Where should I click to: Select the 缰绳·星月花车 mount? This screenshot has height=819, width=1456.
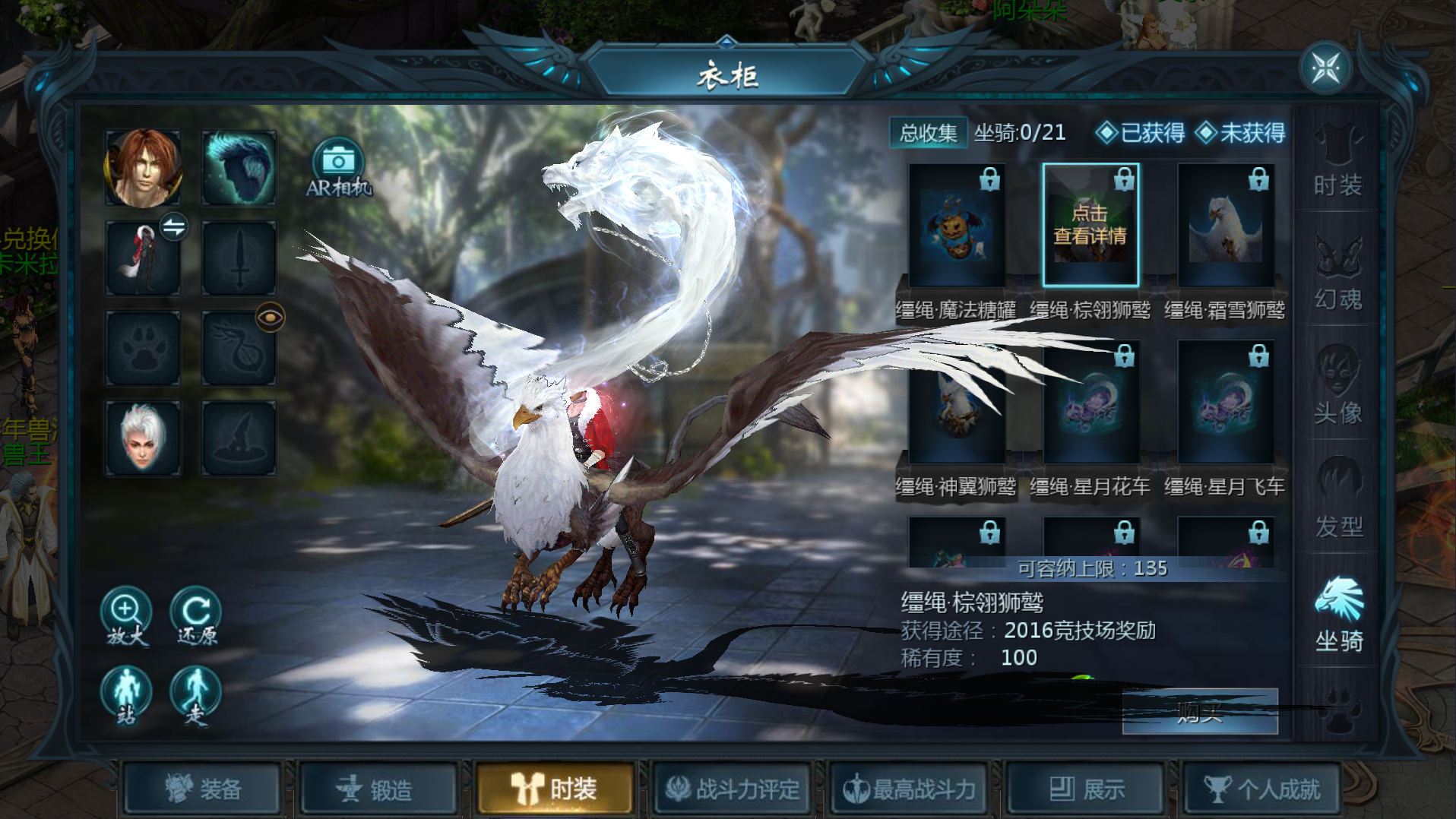1090,403
